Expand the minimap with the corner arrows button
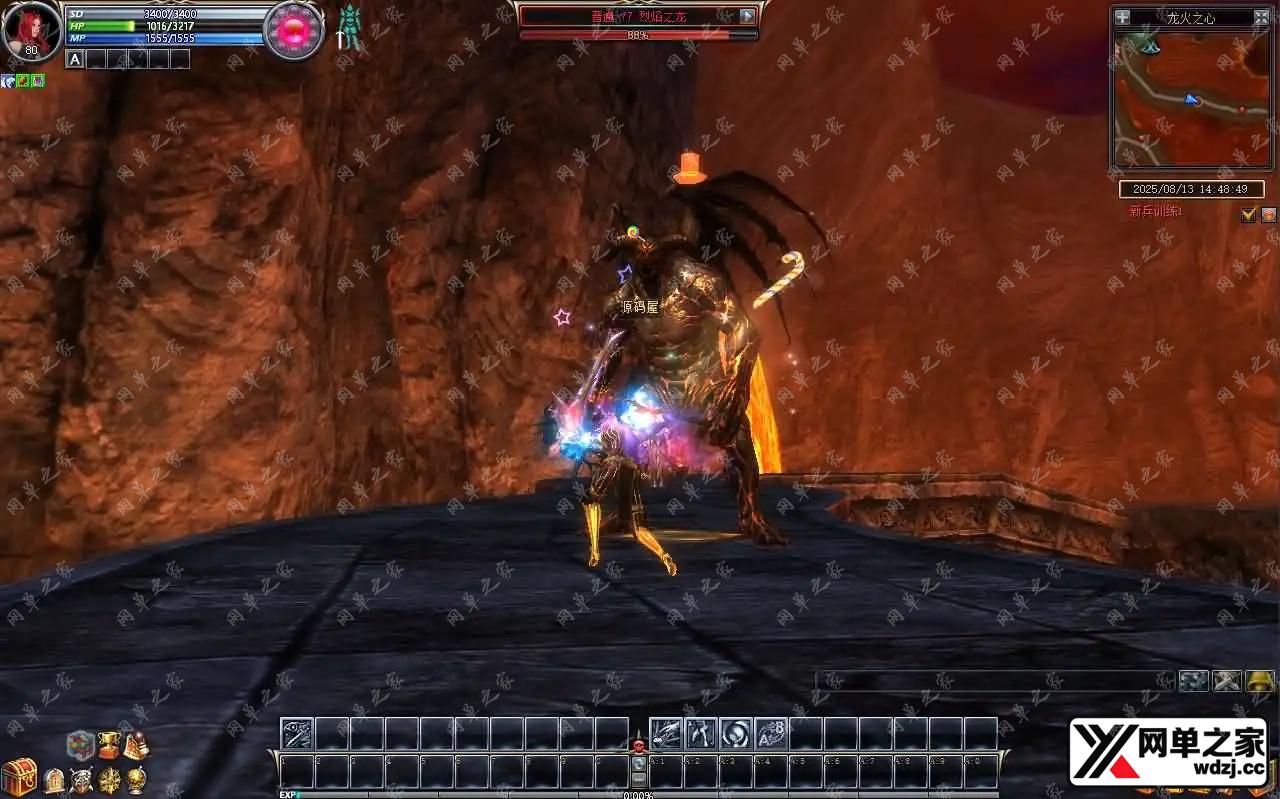This screenshot has height=799, width=1280. (x=1261, y=17)
